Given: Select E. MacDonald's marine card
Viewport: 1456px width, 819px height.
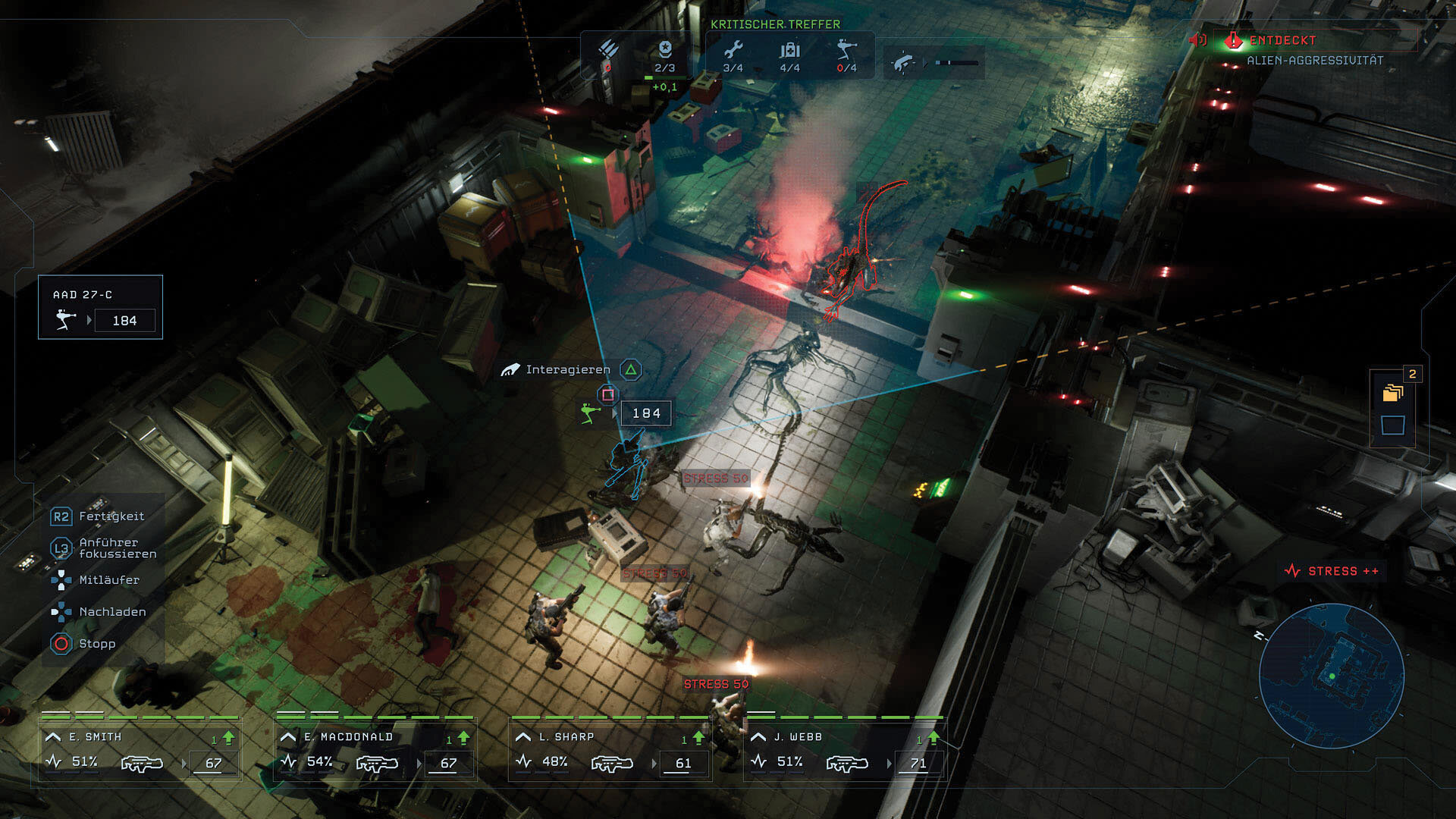Looking at the screenshot, I should [375, 751].
